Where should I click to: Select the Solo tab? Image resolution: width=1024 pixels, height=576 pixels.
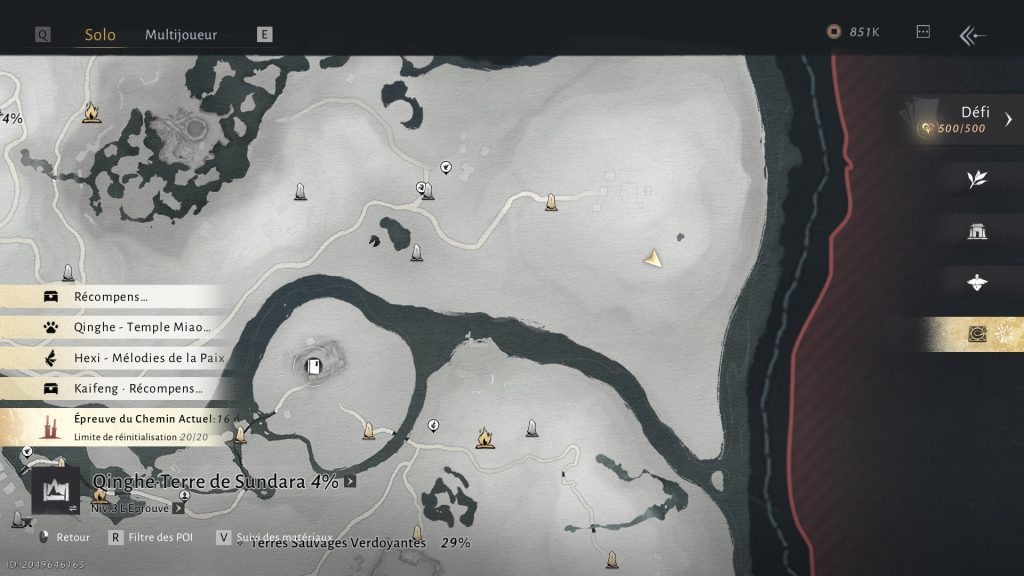pyautogui.click(x=100, y=34)
